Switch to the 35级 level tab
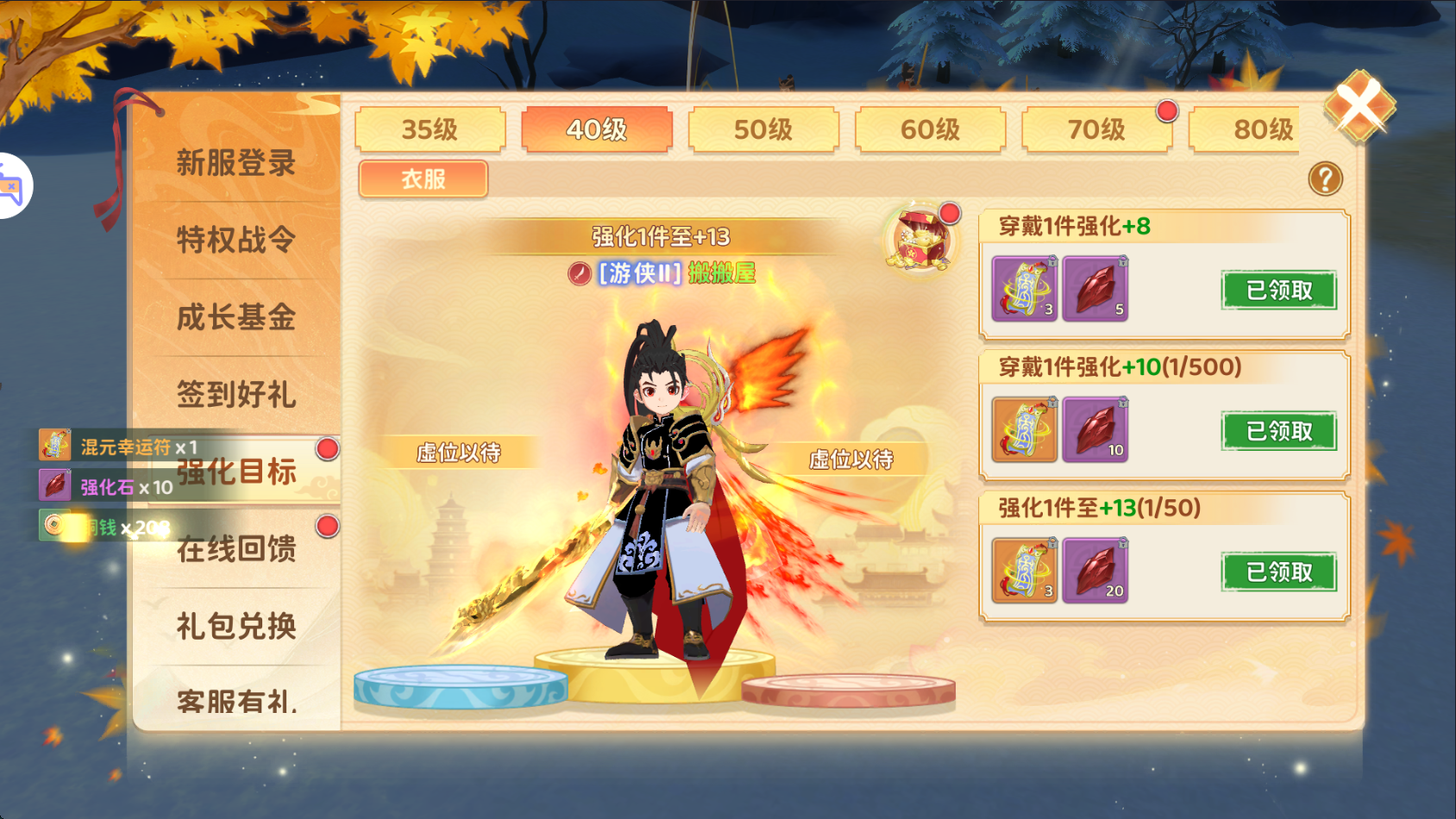This screenshot has width=1456, height=819. point(430,130)
